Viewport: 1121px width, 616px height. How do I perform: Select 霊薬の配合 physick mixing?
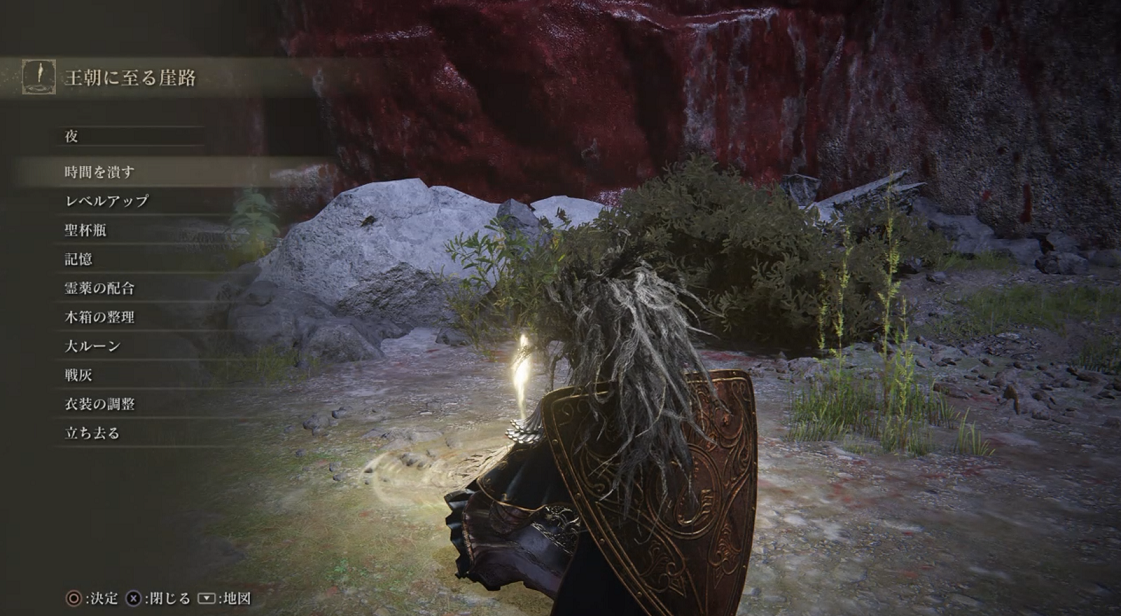[99, 288]
